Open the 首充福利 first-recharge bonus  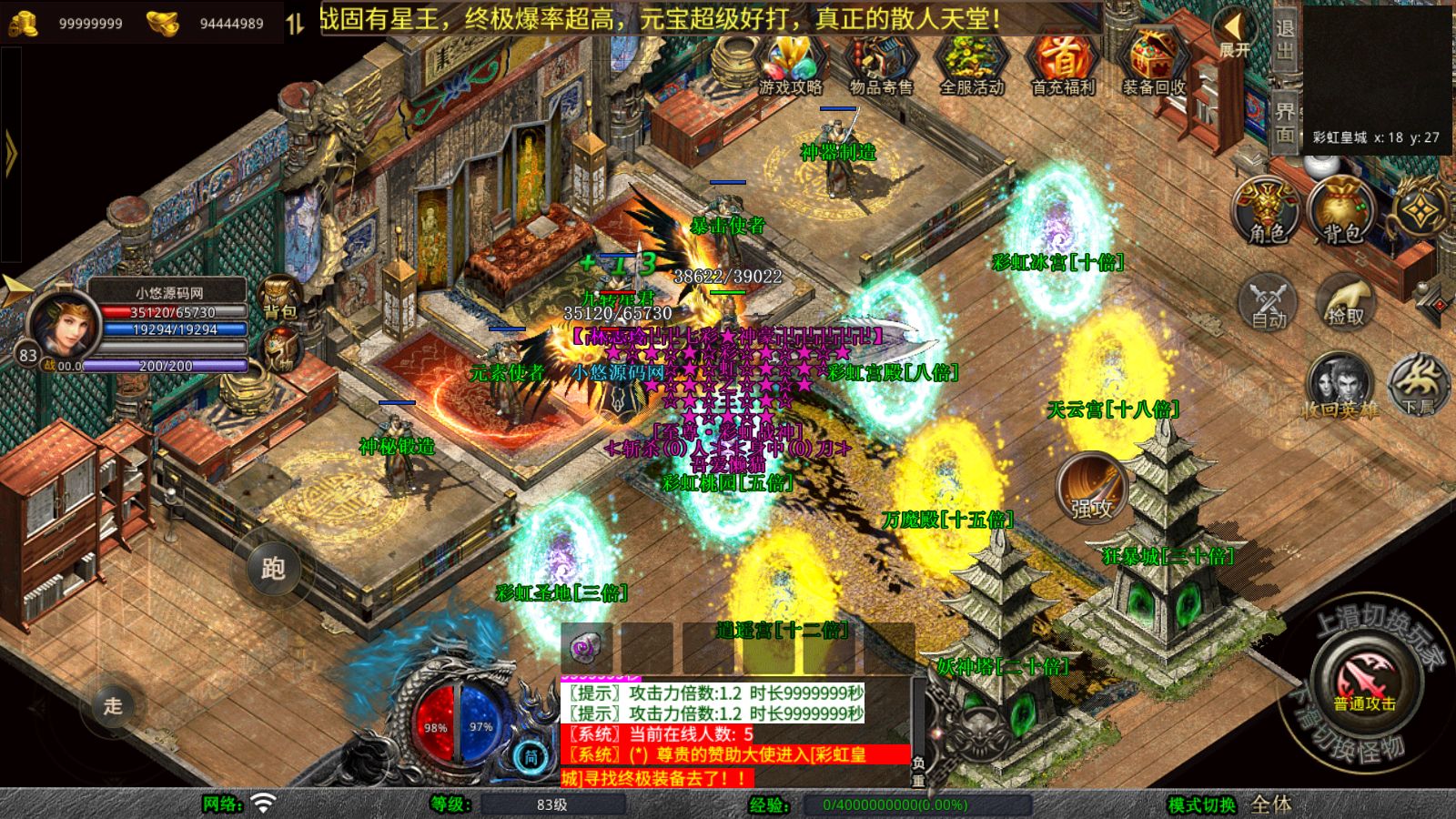(x=1062, y=64)
